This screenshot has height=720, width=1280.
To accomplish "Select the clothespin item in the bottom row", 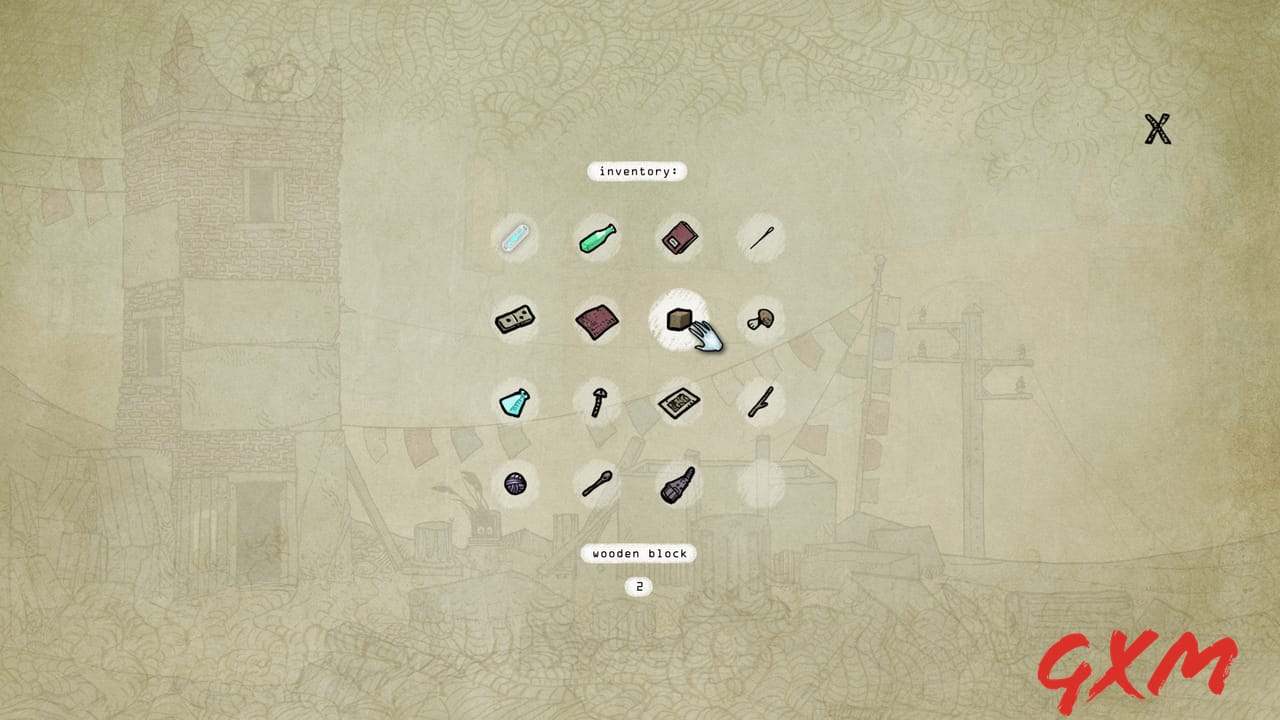I will tap(680, 484).
